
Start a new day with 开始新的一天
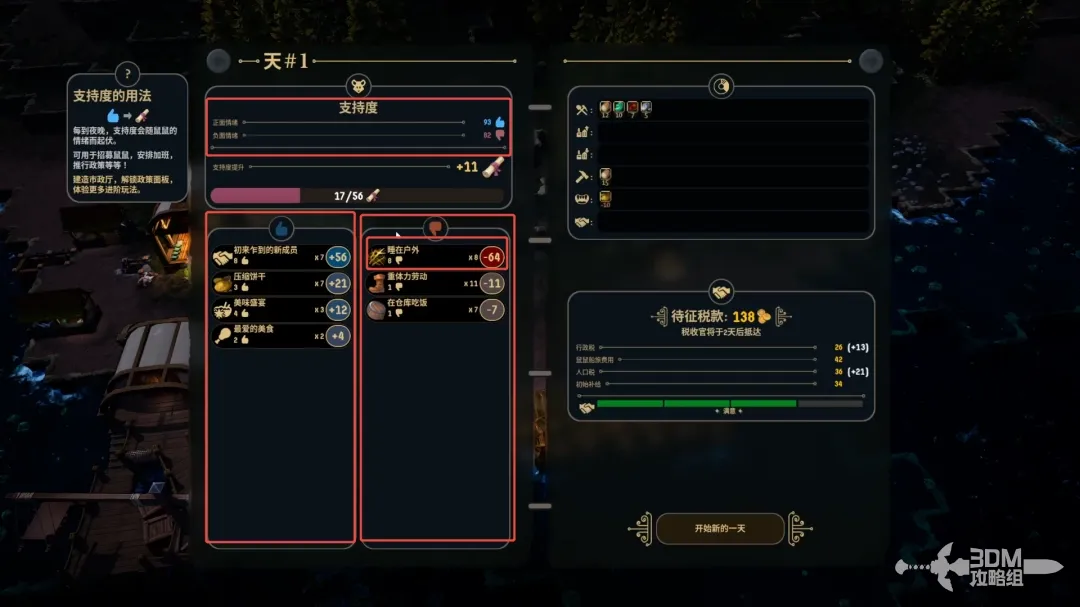(x=720, y=528)
